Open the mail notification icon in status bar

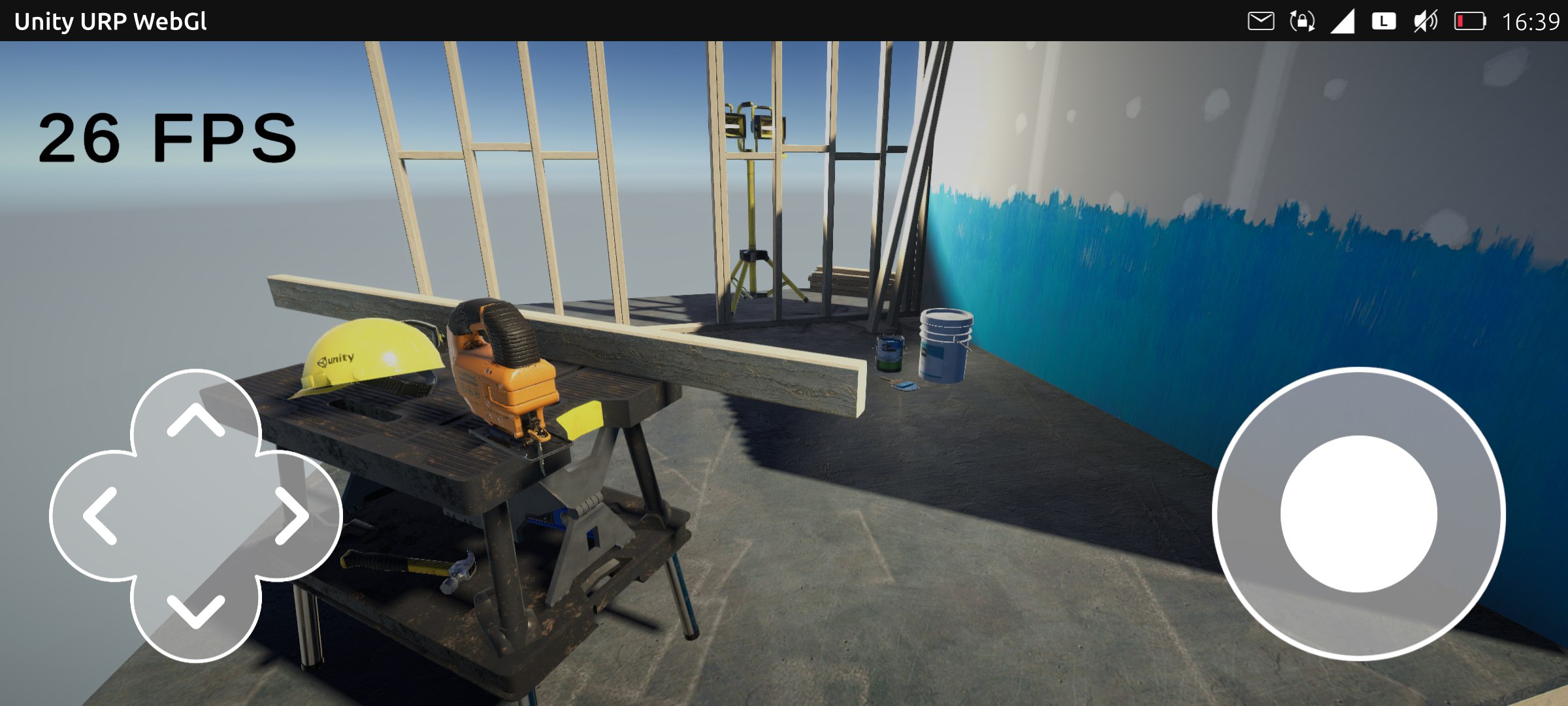pos(1260,22)
